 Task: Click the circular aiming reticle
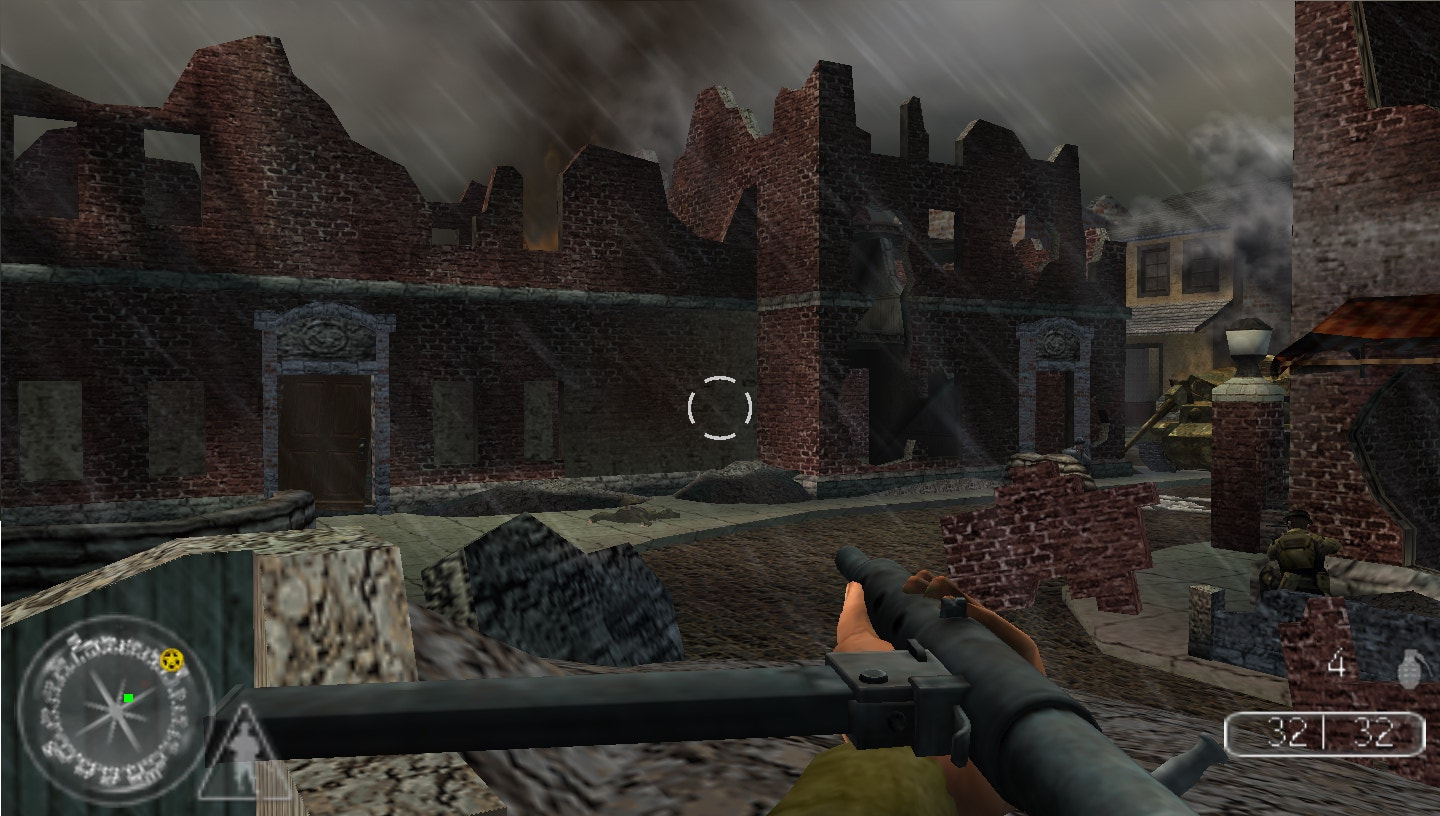click(x=718, y=407)
